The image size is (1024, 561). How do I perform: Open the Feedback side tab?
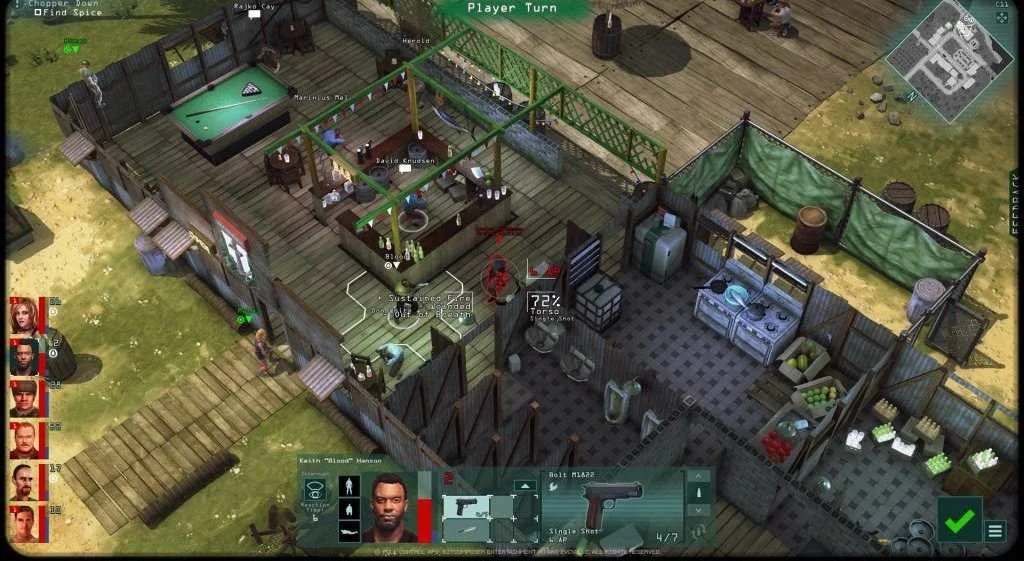1017,203
